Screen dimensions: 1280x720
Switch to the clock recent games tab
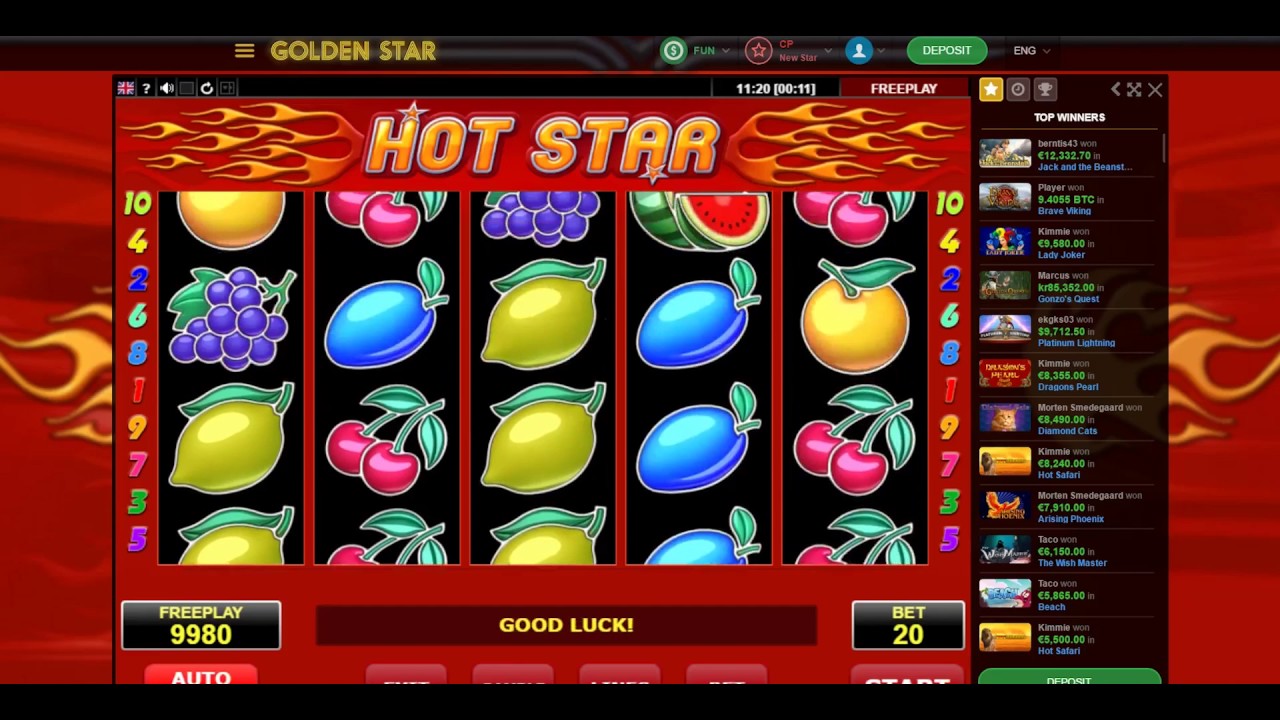pos(1018,89)
